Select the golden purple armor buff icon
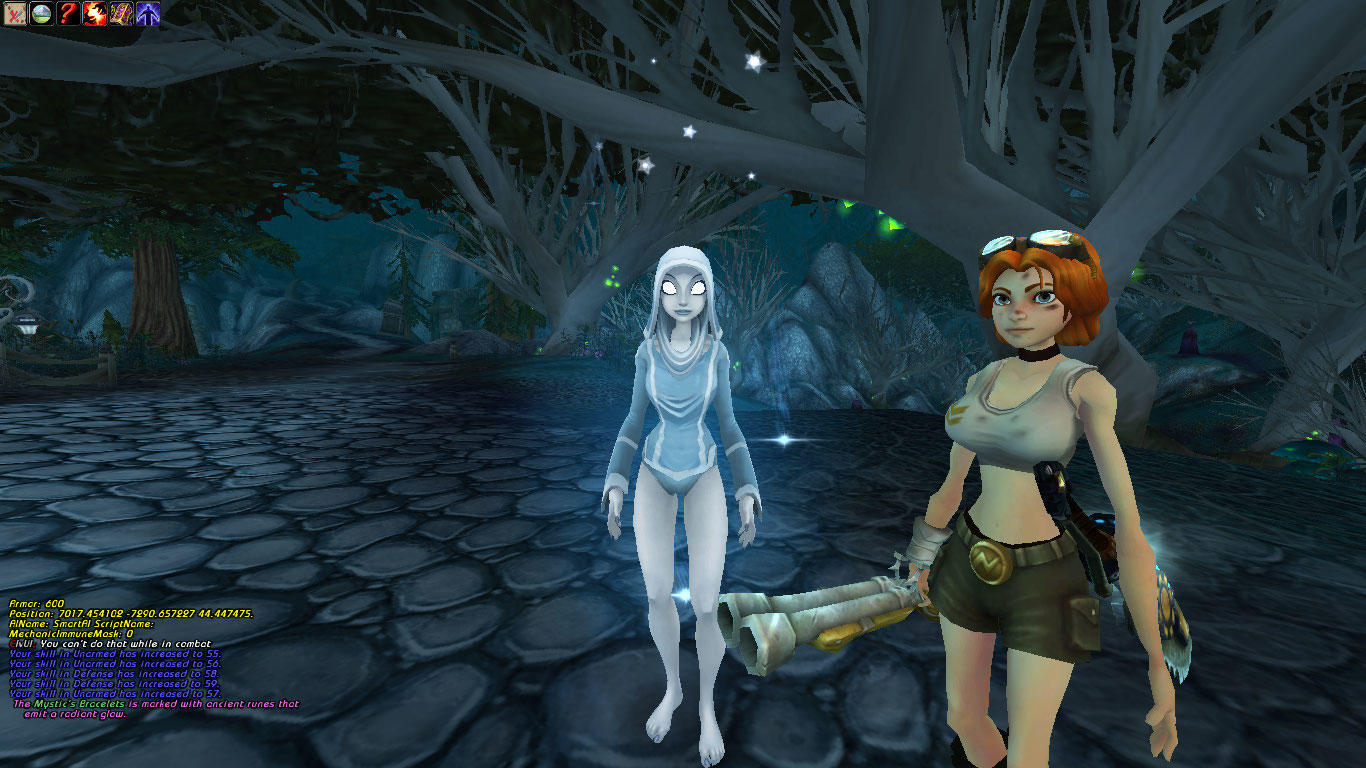 (x=120, y=13)
